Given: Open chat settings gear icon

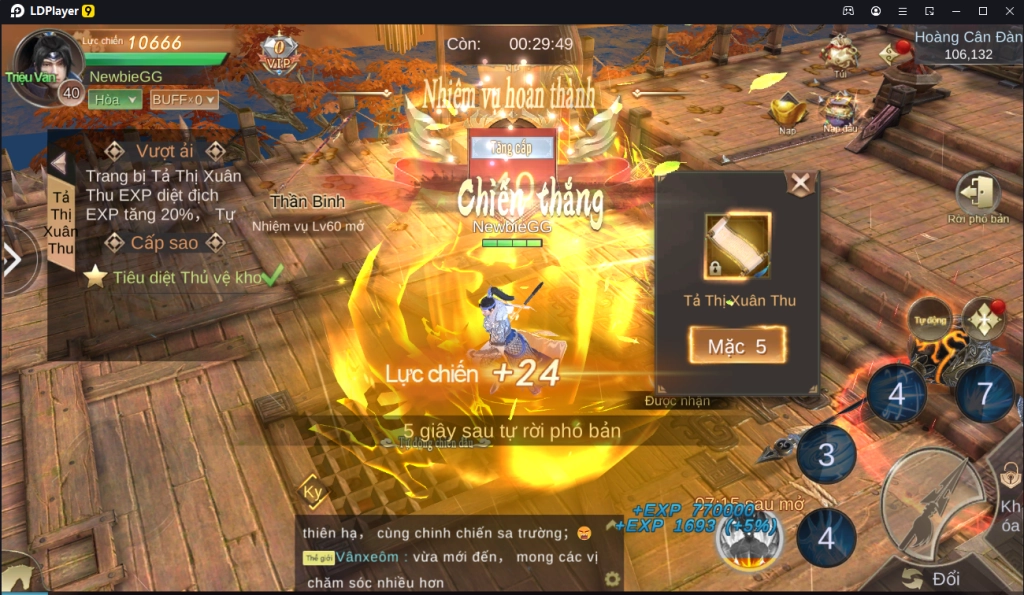Looking at the screenshot, I should click(x=612, y=579).
